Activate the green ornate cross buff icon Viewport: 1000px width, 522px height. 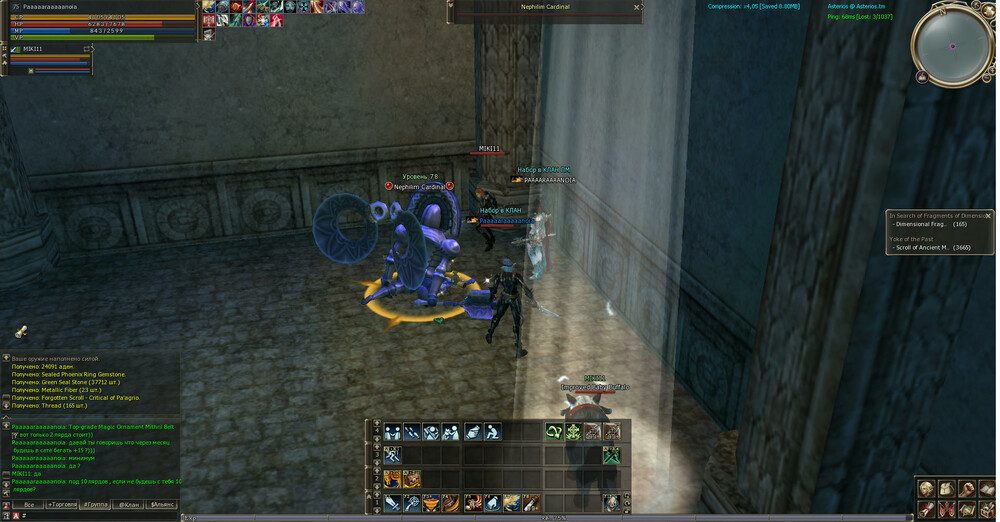click(573, 432)
